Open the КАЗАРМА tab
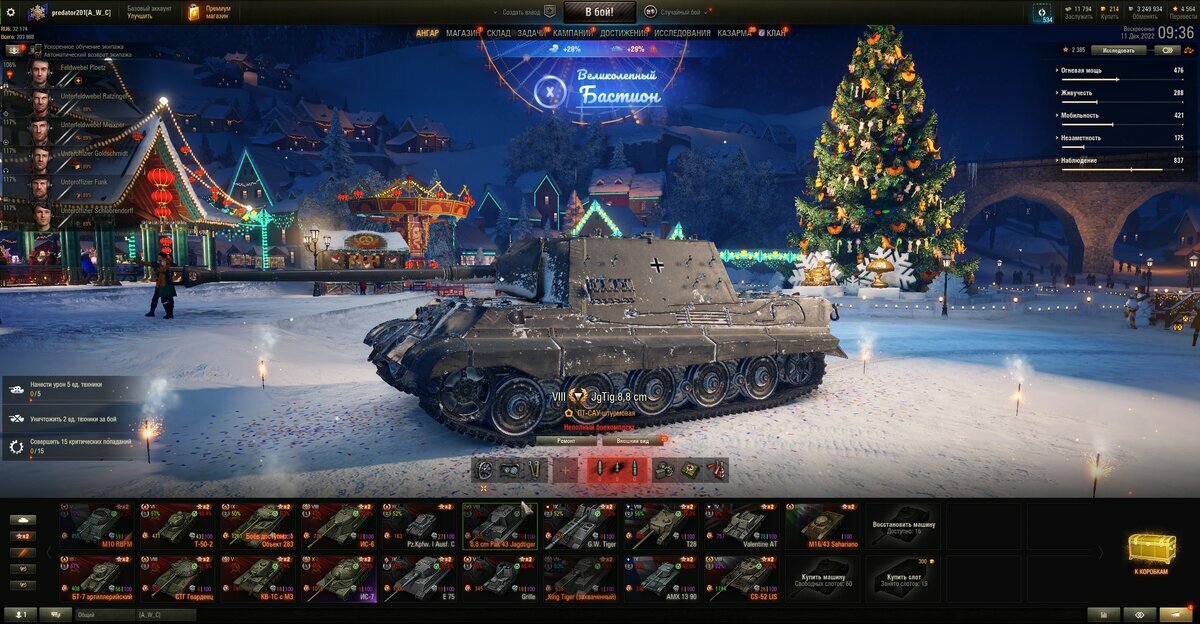Viewport: 1200px width, 624px height. pos(734,33)
